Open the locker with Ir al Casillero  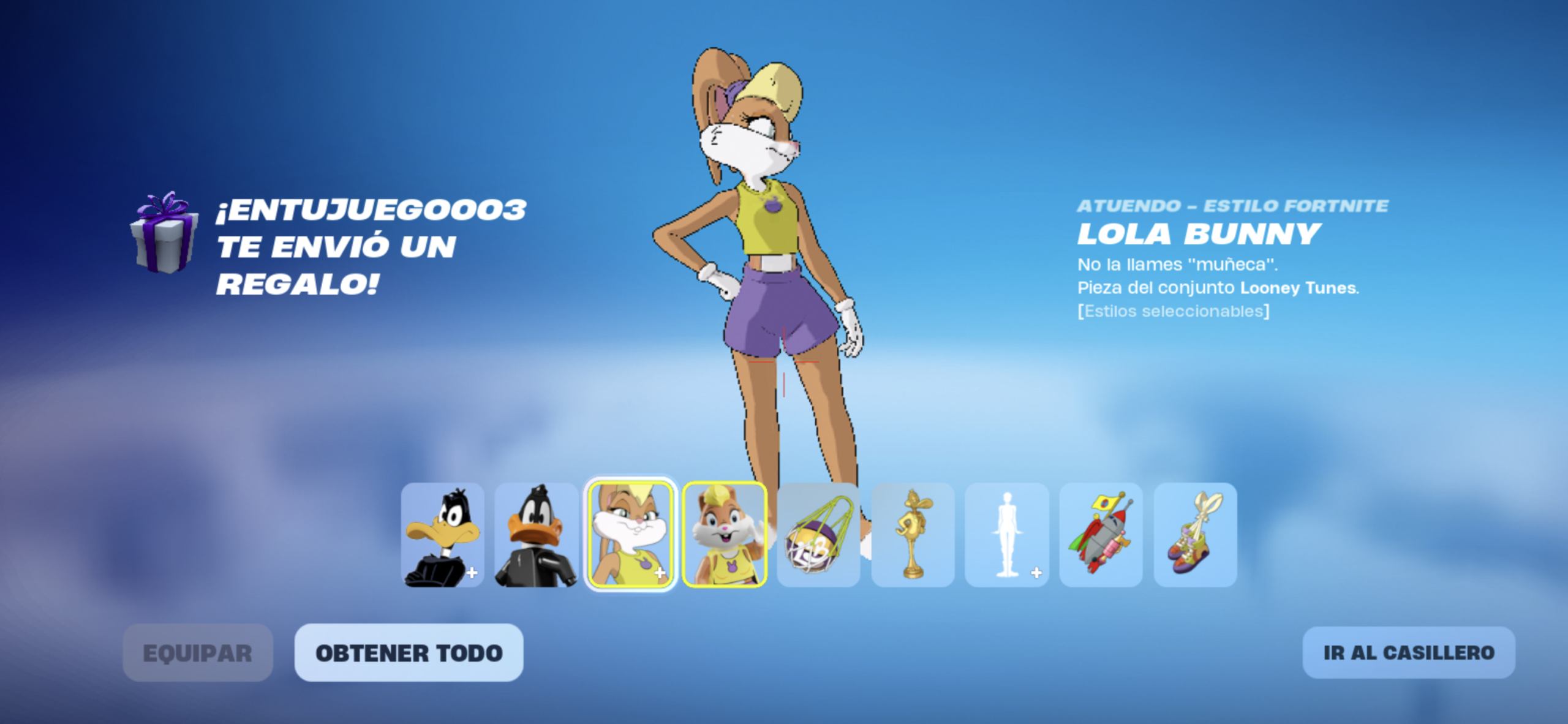tap(1408, 653)
